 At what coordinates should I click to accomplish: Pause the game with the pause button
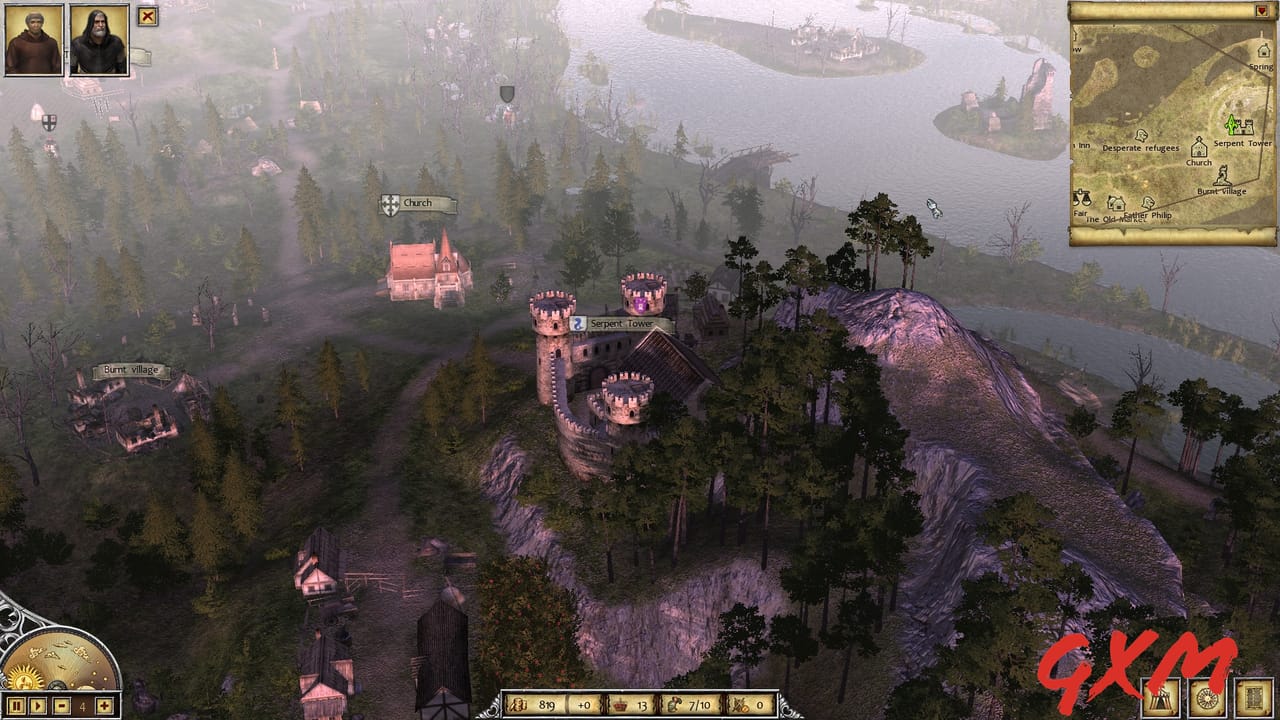coord(17,706)
